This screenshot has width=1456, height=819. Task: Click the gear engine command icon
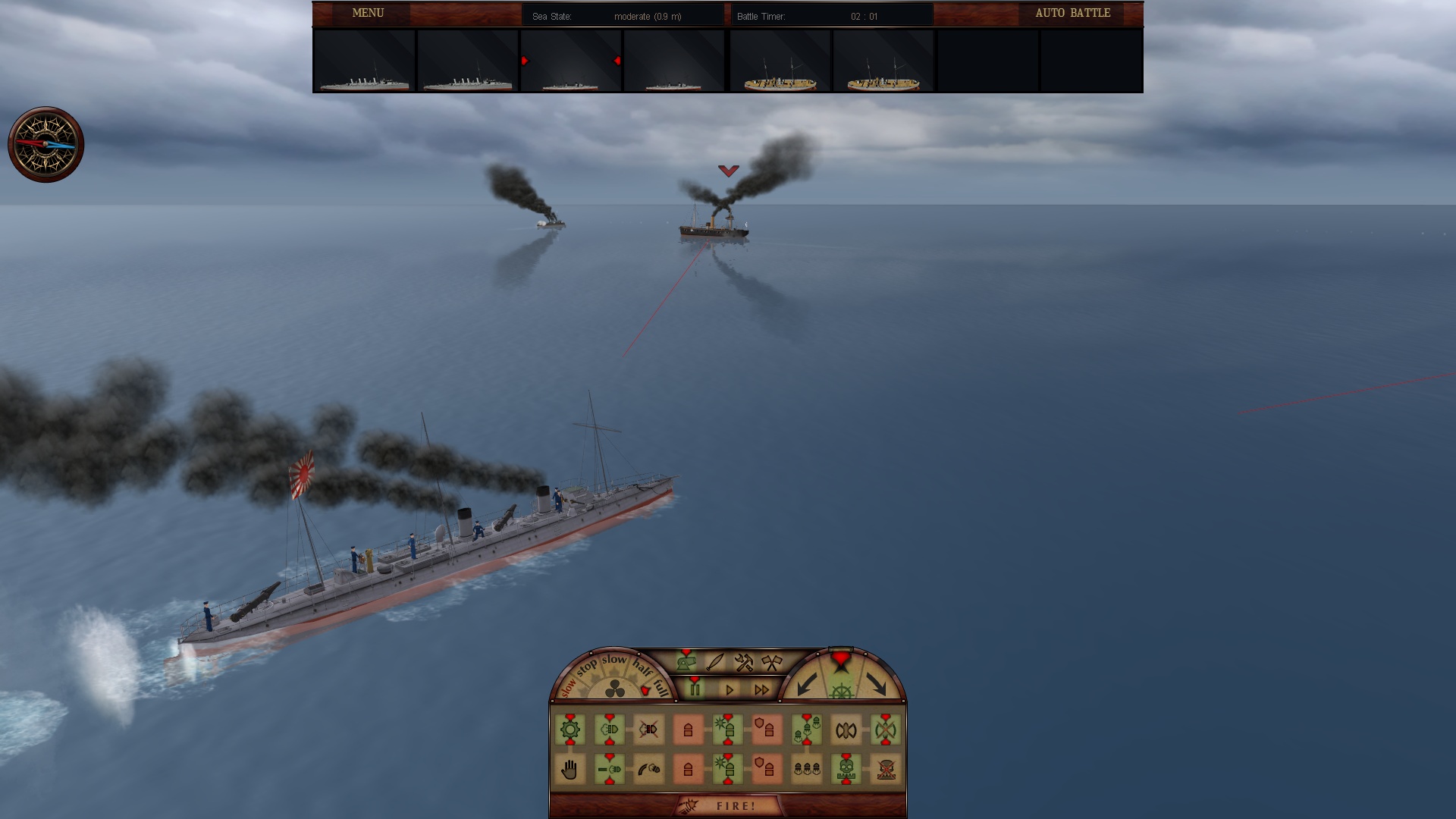pyautogui.click(x=570, y=729)
